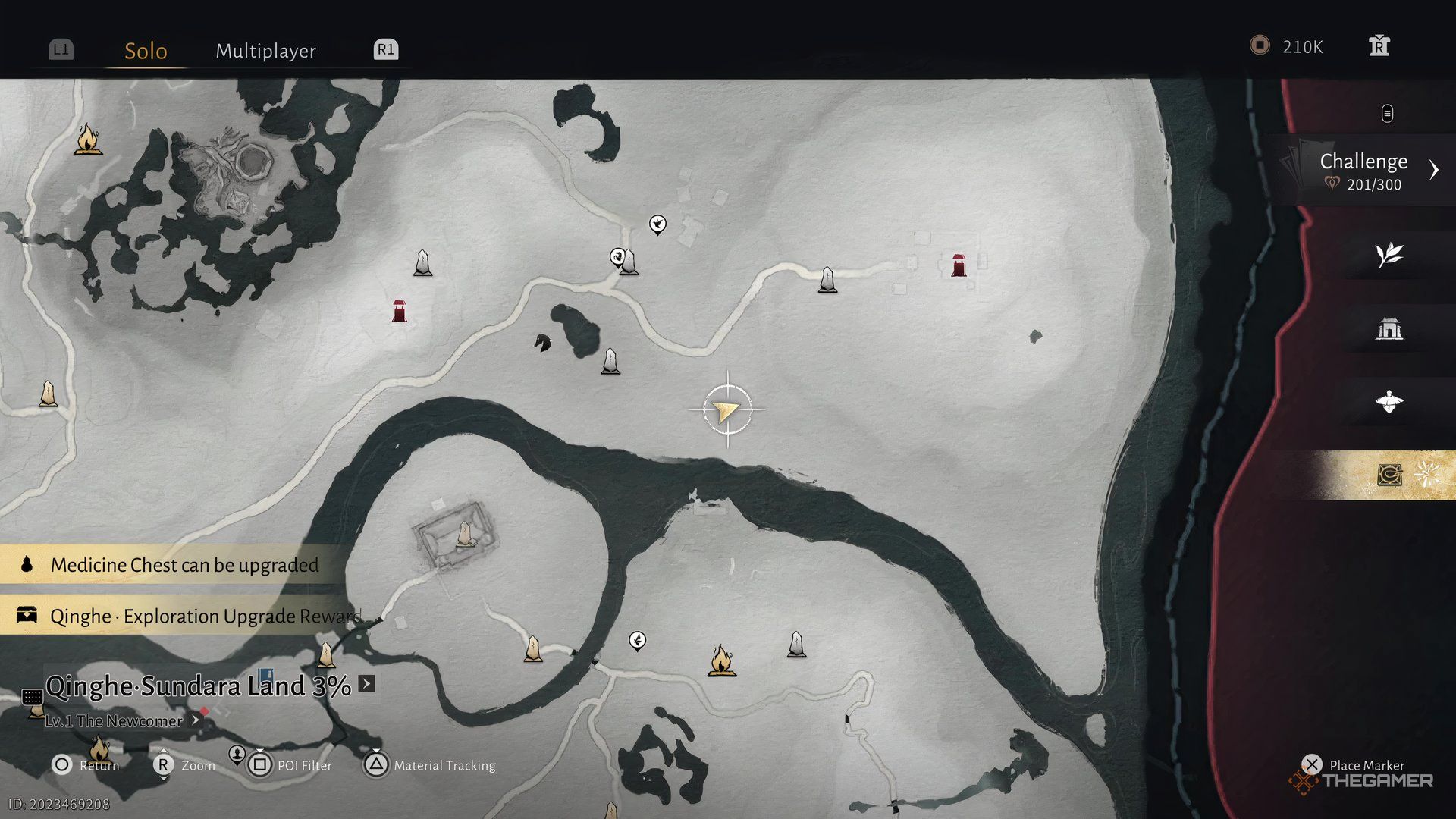Select the black horse marker on the map

click(541, 343)
